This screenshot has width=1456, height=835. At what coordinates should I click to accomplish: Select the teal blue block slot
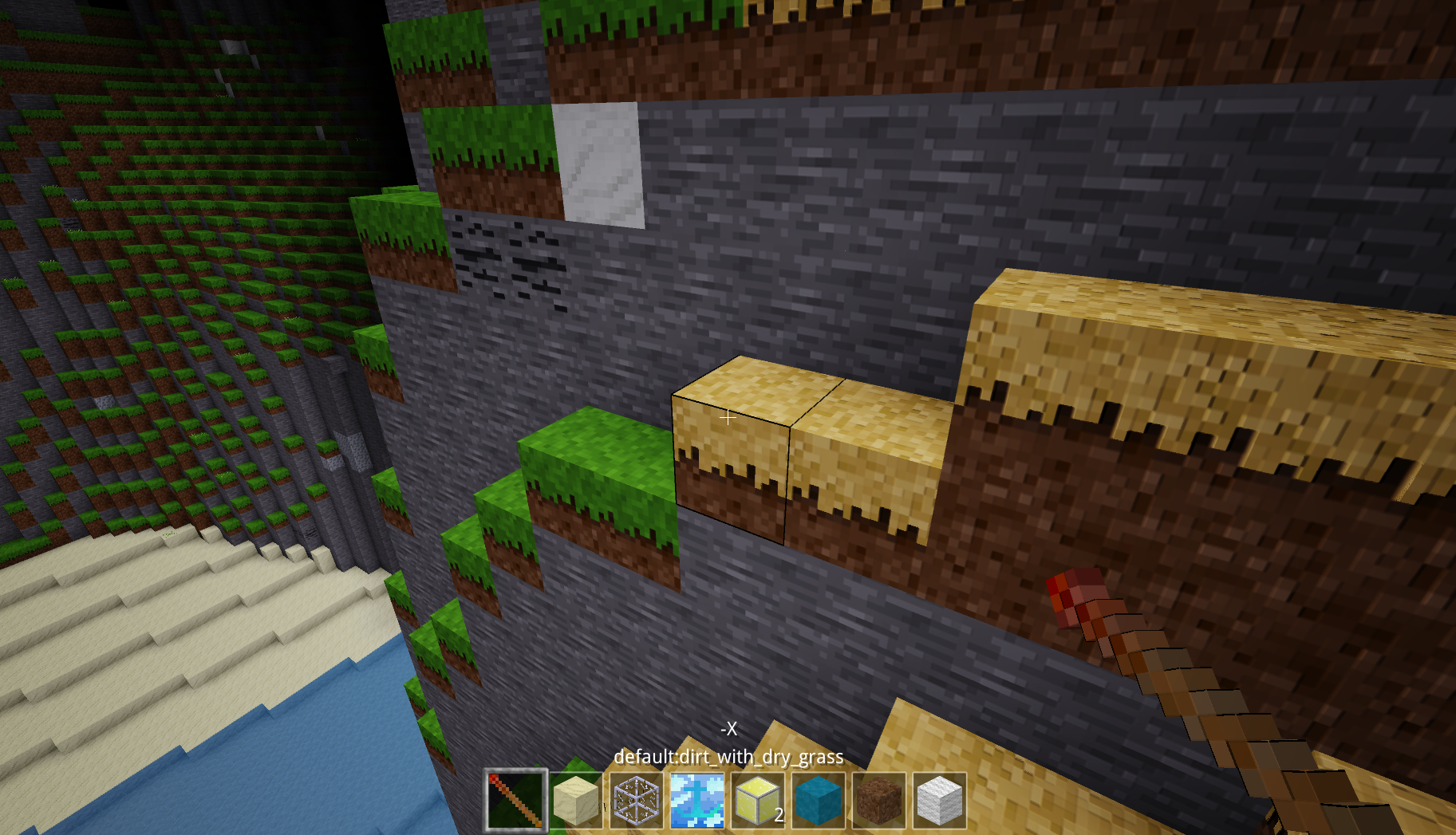pos(819,800)
